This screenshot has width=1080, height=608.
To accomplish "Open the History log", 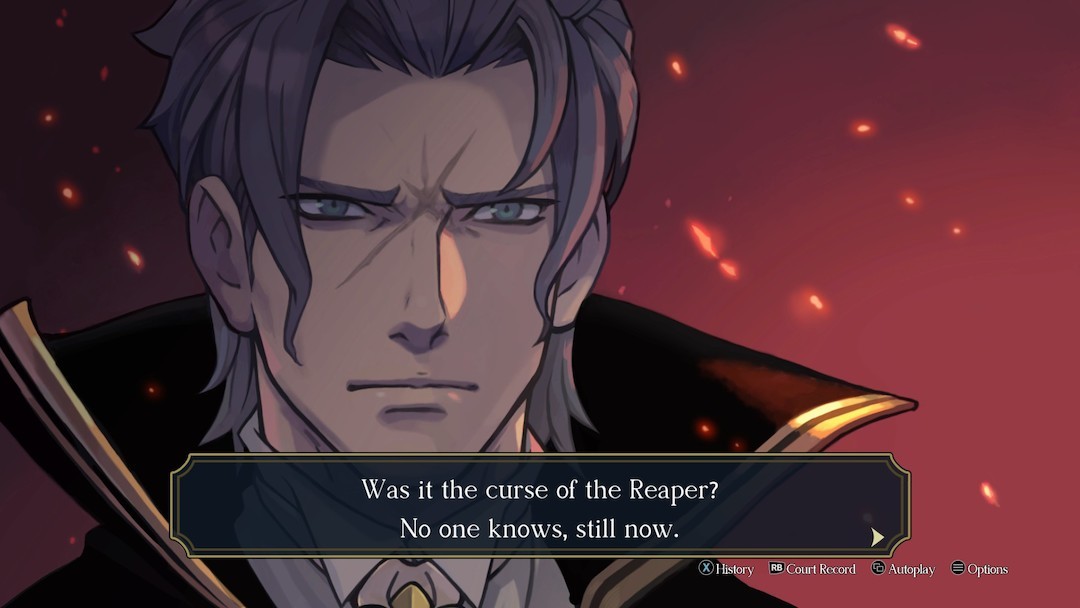I will coord(726,569).
